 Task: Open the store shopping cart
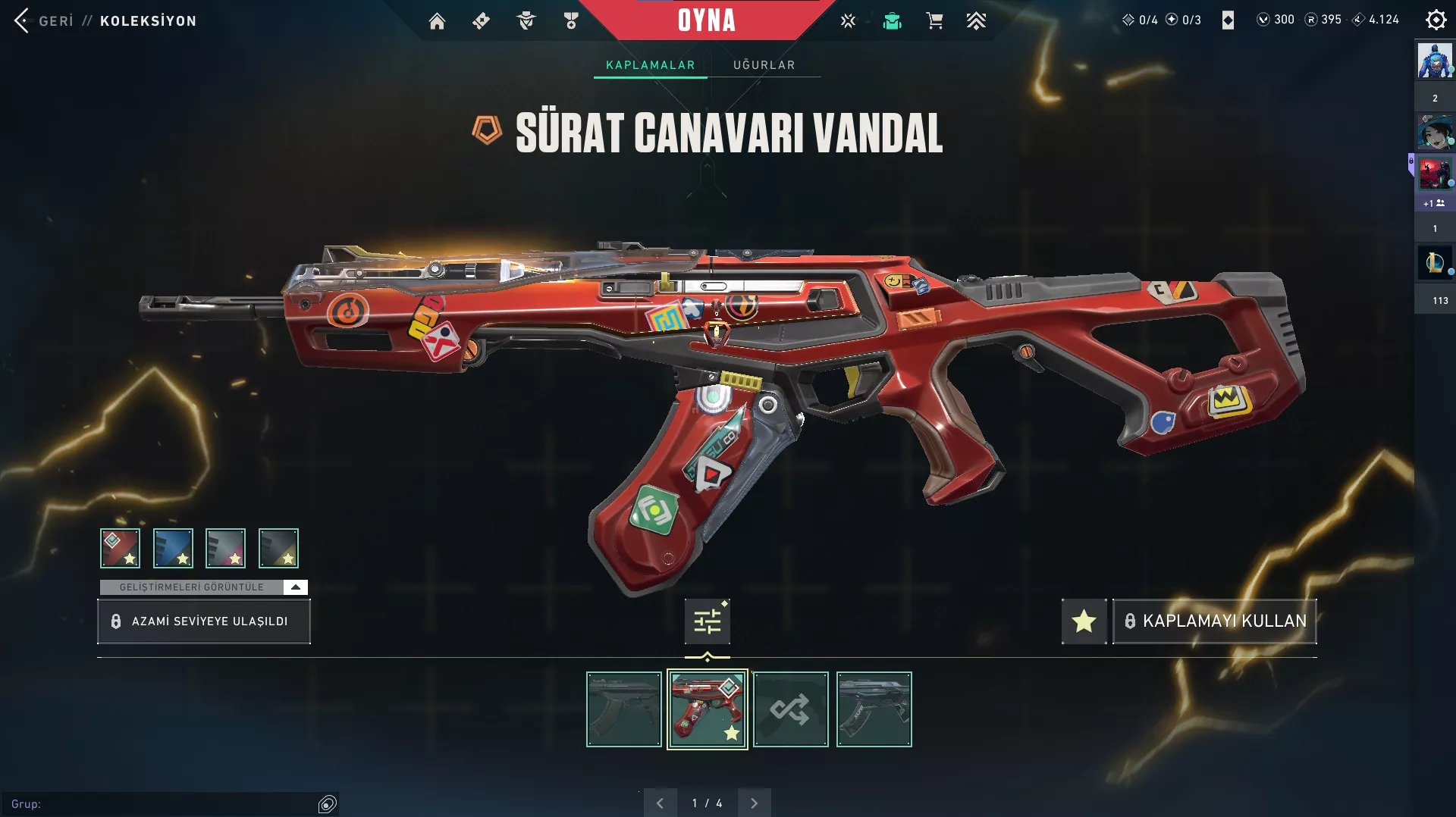coord(934,21)
